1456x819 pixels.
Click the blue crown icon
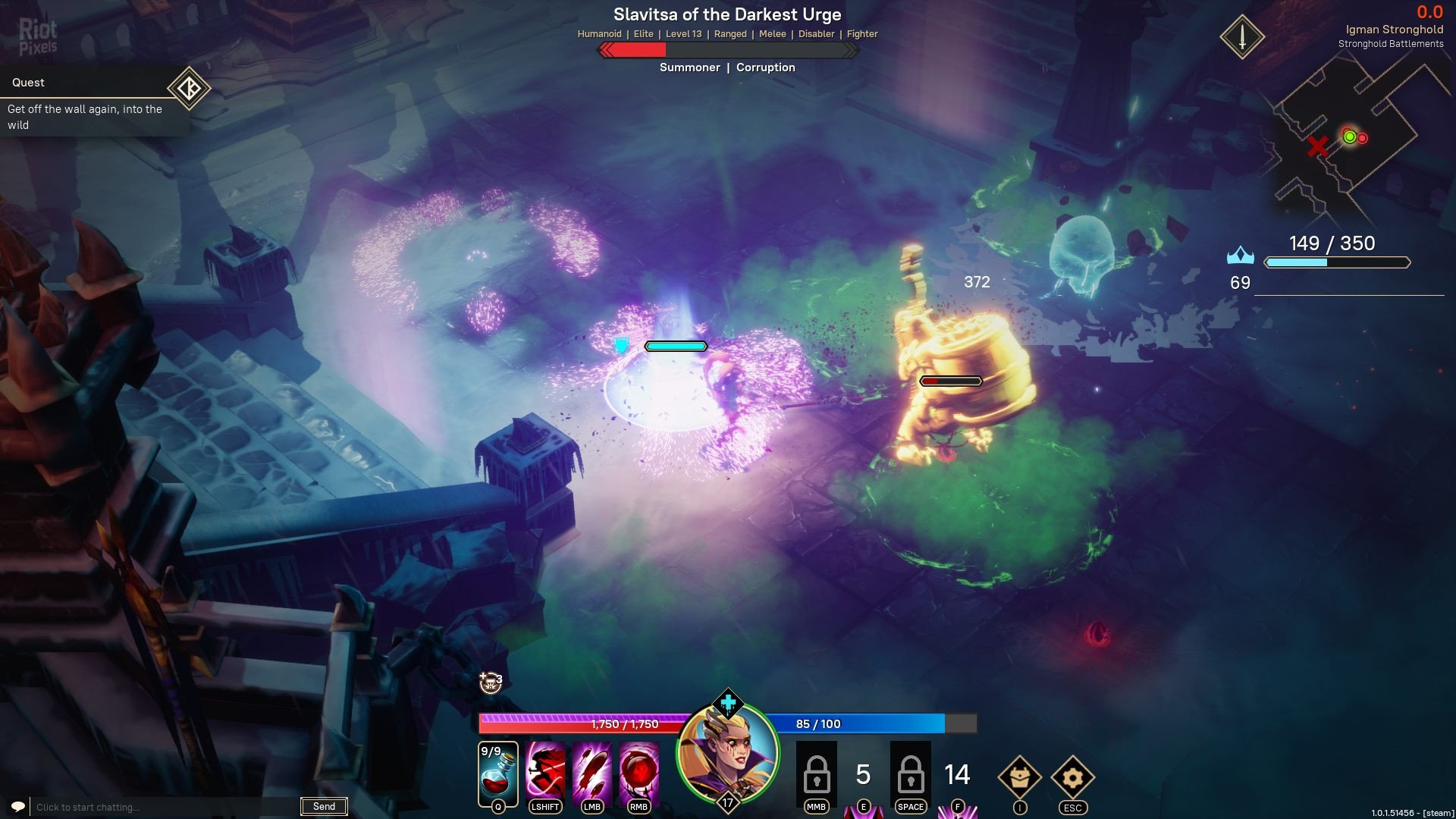coord(1240,256)
